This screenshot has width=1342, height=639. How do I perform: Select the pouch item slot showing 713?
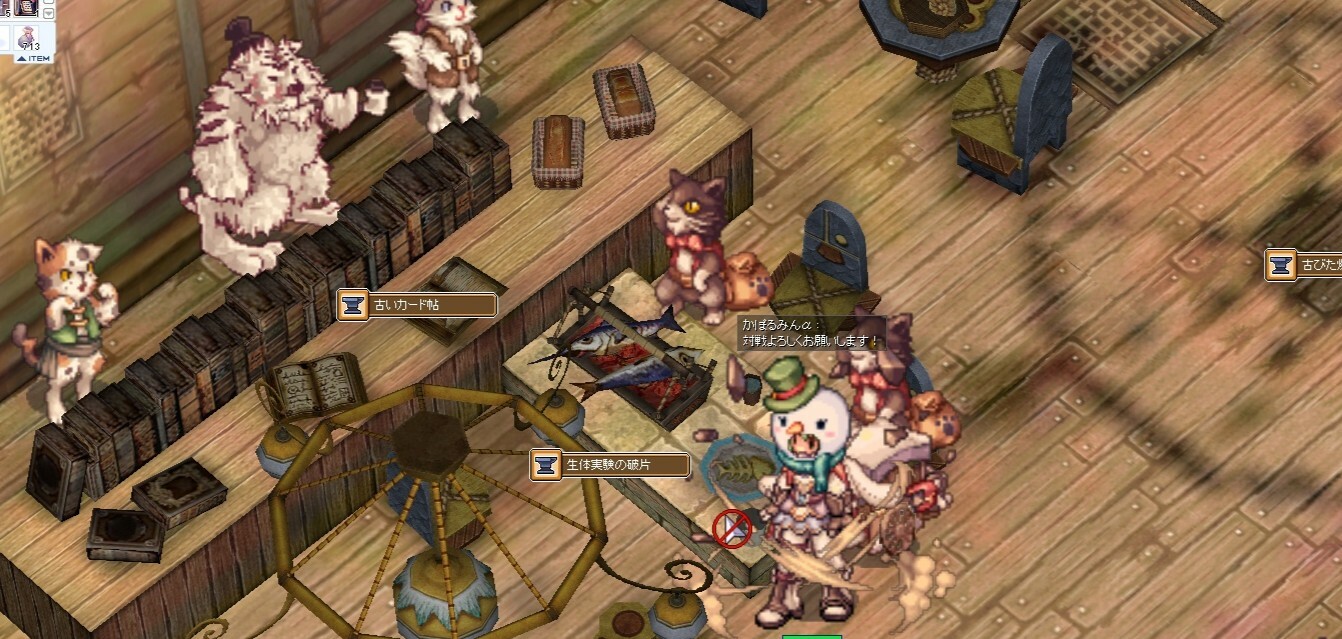point(28,38)
